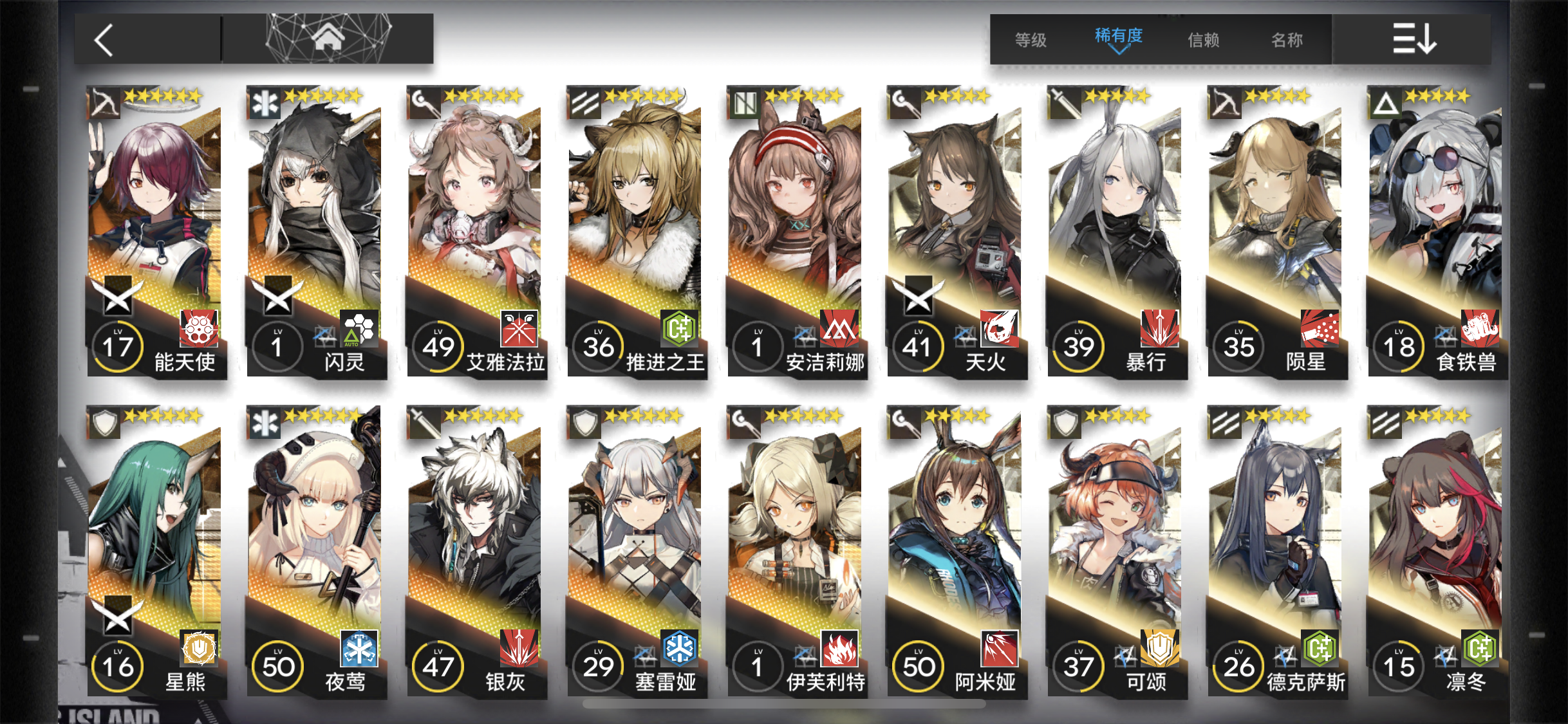Sort operators by 等级 level
The height and width of the screenshot is (724, 1568).
coord(1031,40)
